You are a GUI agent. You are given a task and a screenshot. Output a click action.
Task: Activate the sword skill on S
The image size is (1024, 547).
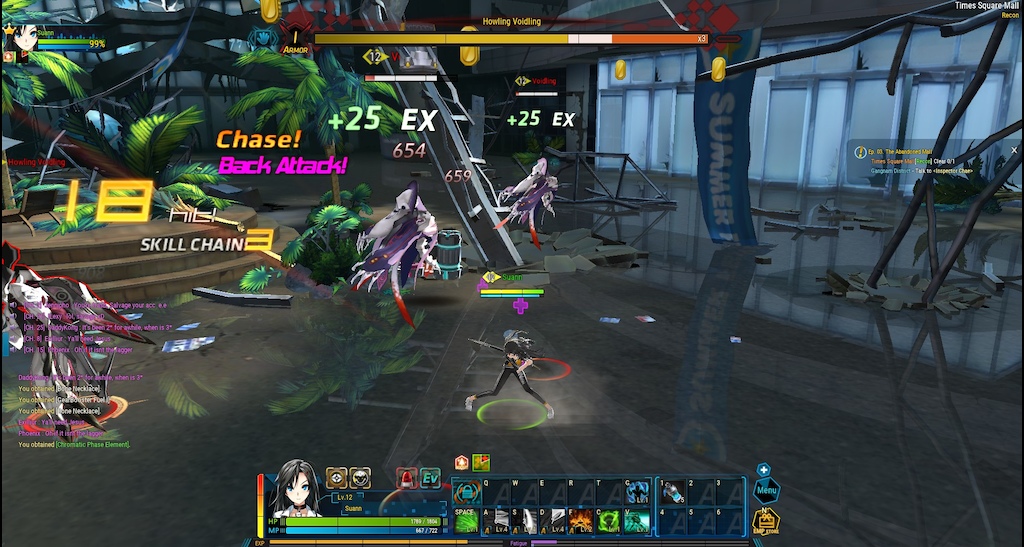525,520
